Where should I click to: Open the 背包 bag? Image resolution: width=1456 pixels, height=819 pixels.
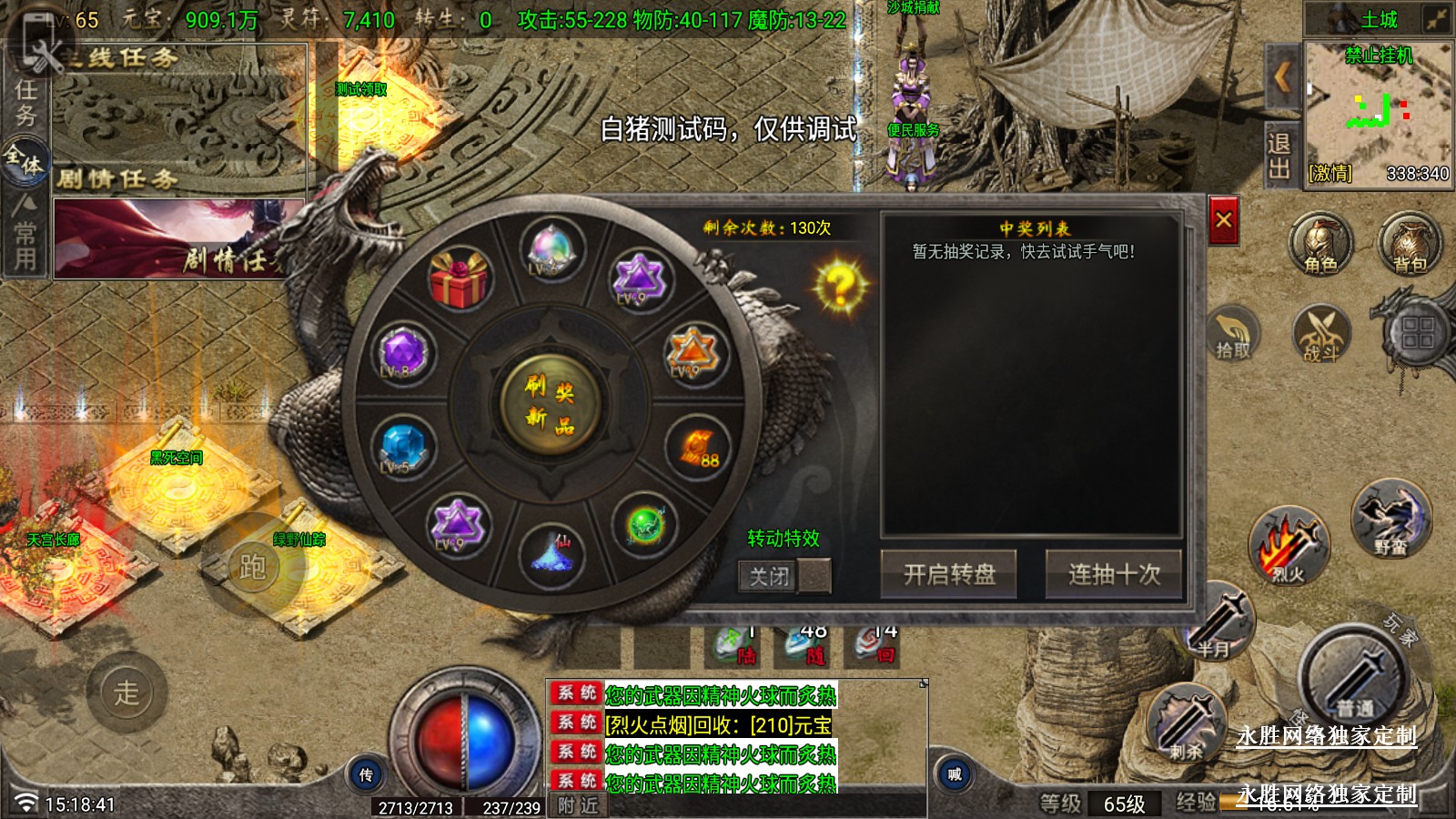pos(1410,244)
